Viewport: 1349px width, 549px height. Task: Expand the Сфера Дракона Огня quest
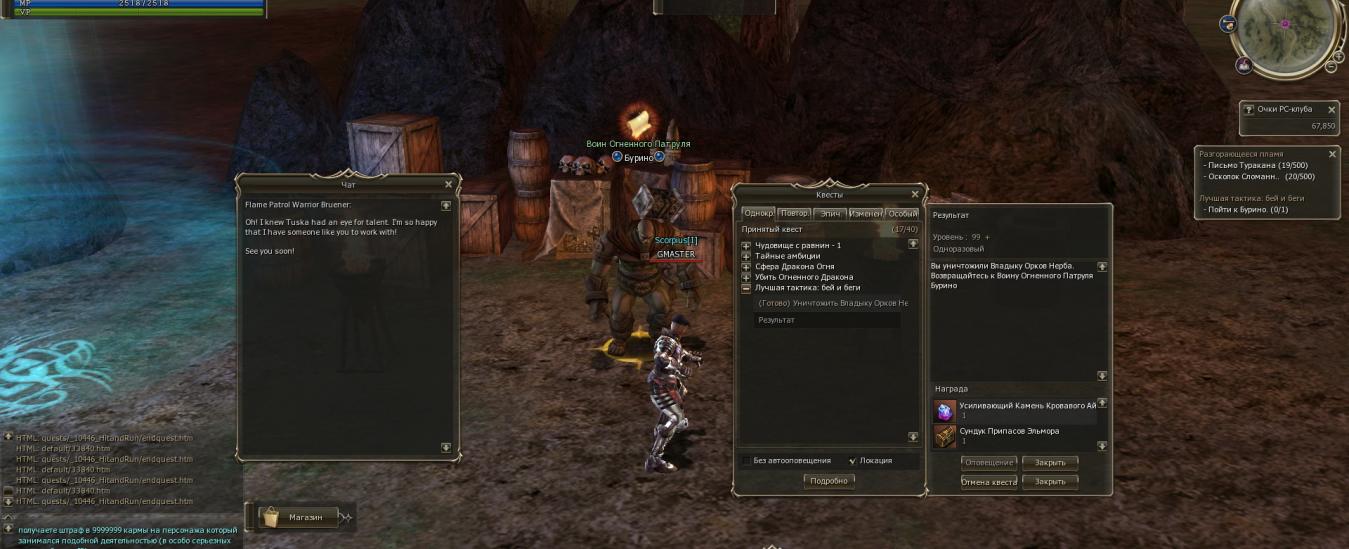tap(746, 267)
